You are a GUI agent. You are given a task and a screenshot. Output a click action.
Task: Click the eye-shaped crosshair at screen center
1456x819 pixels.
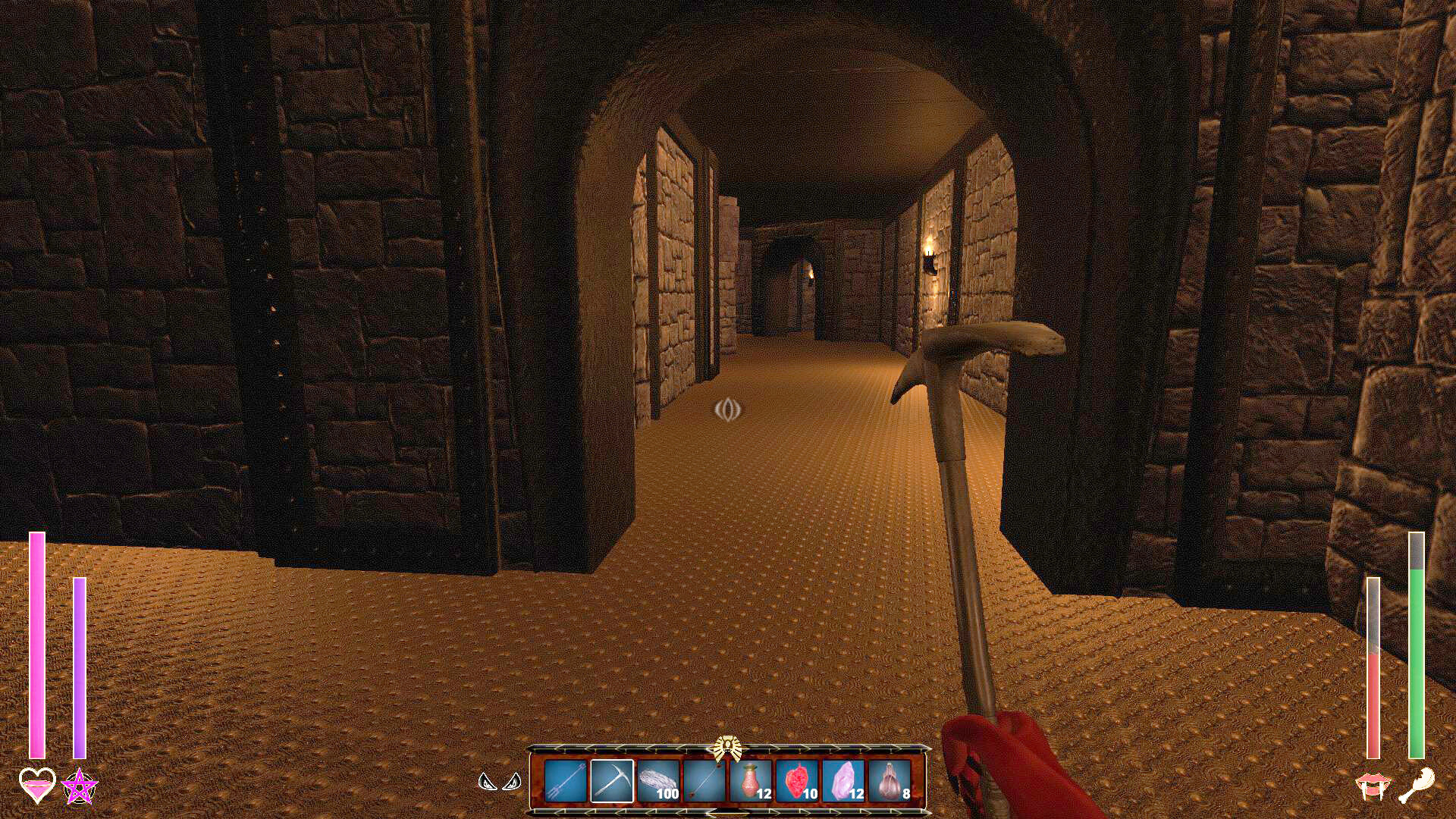coord(726,410)
